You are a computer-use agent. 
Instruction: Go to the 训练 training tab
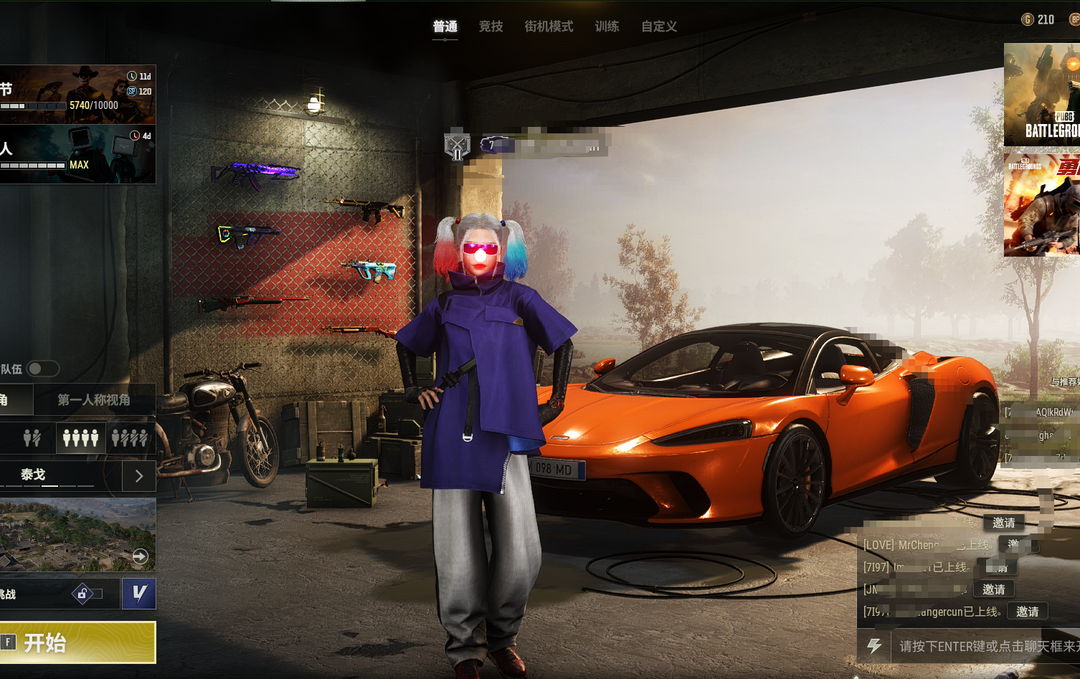(607, 26)
